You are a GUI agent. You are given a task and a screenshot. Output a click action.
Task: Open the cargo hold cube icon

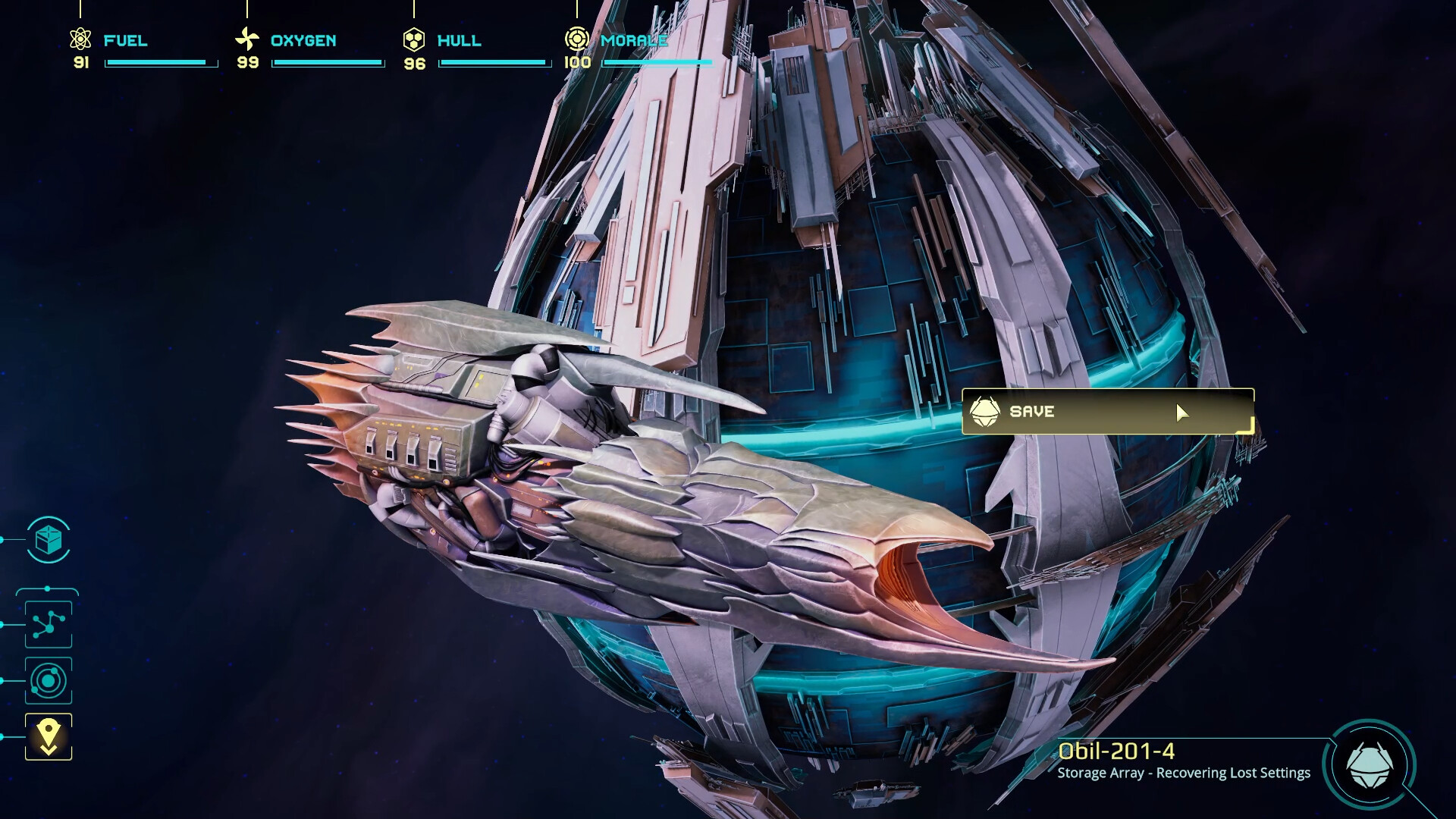[48, 541]
